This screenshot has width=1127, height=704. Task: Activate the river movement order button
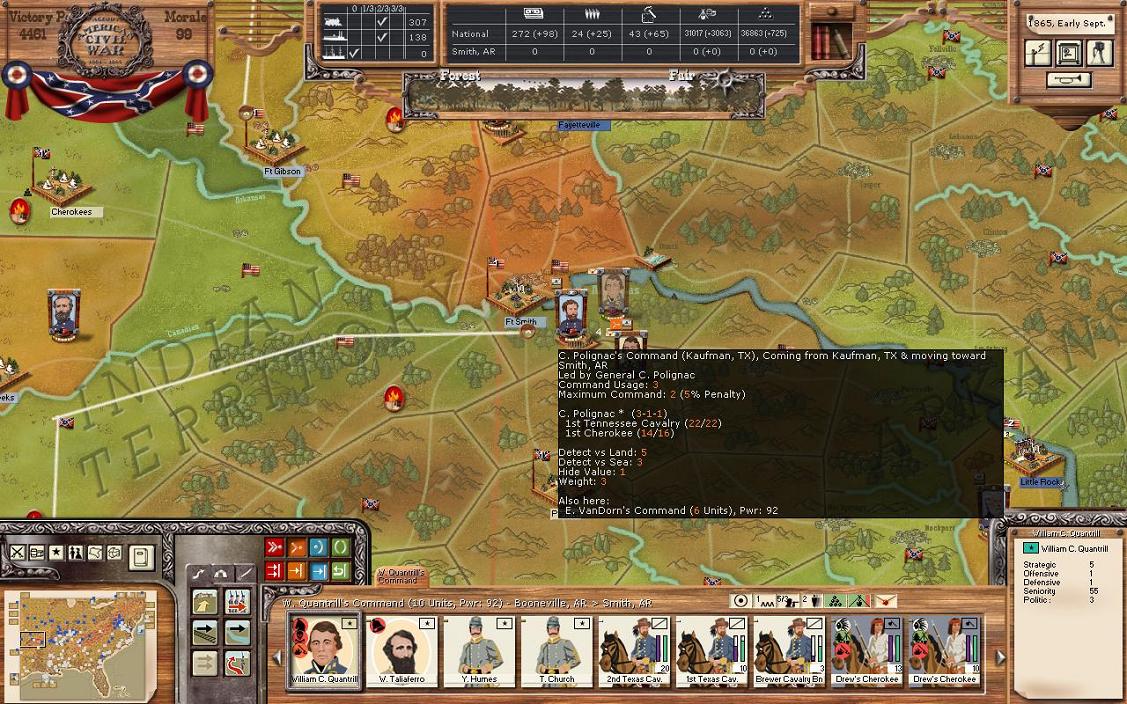[237, 632]
